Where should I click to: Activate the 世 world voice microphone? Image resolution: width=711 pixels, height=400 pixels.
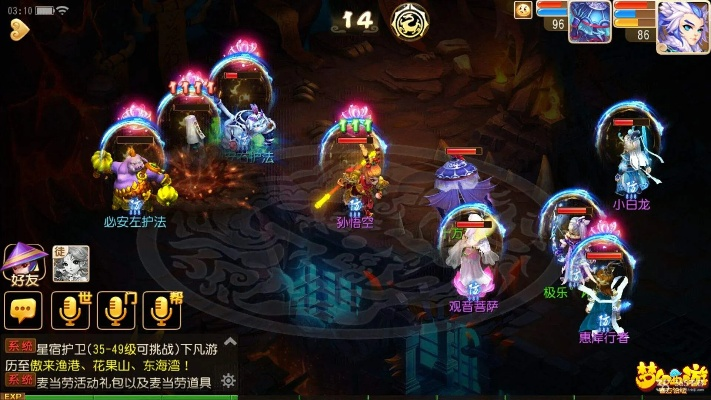pos(71,311)
